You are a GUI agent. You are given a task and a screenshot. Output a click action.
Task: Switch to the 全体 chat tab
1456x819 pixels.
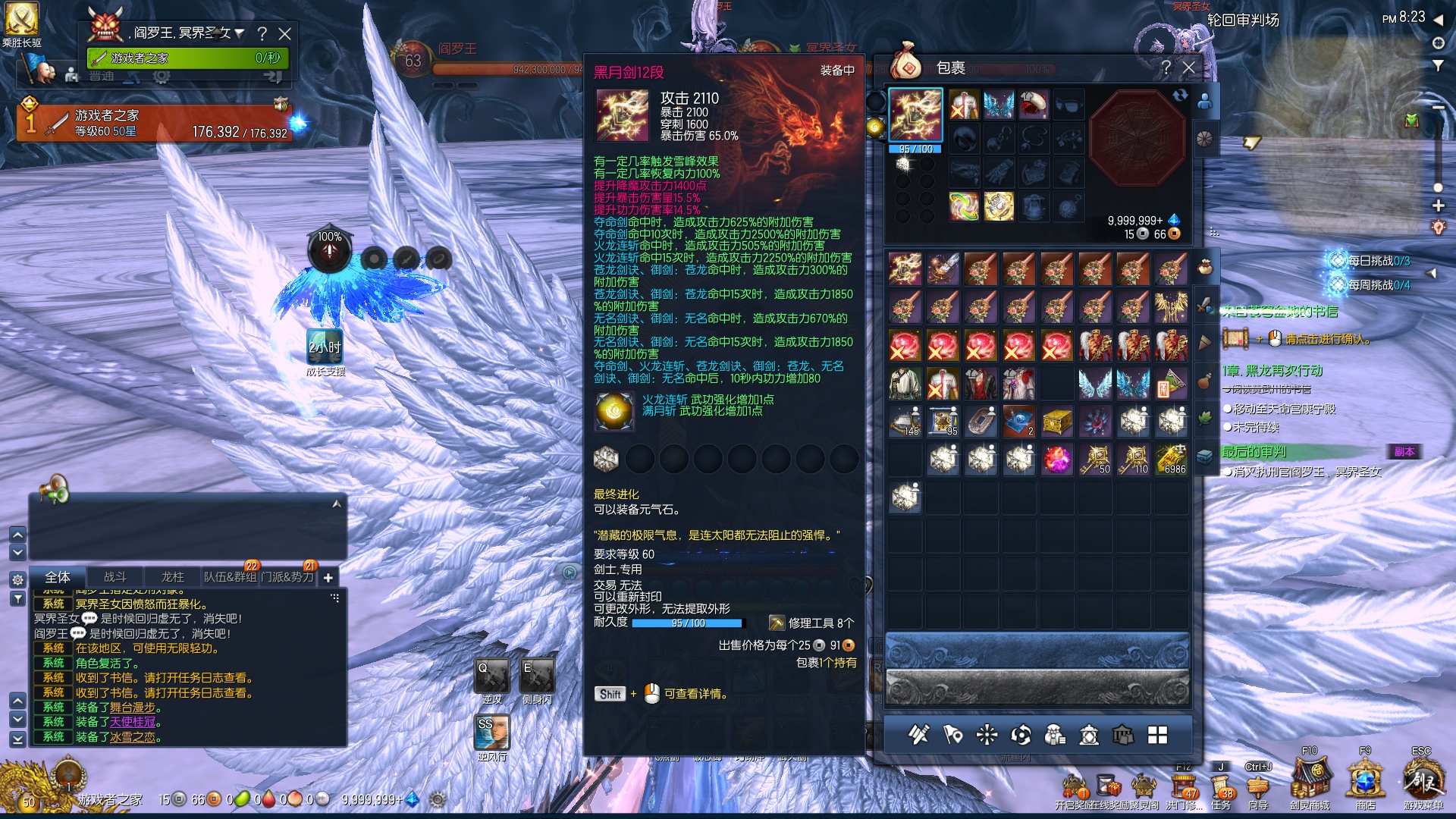58,577
